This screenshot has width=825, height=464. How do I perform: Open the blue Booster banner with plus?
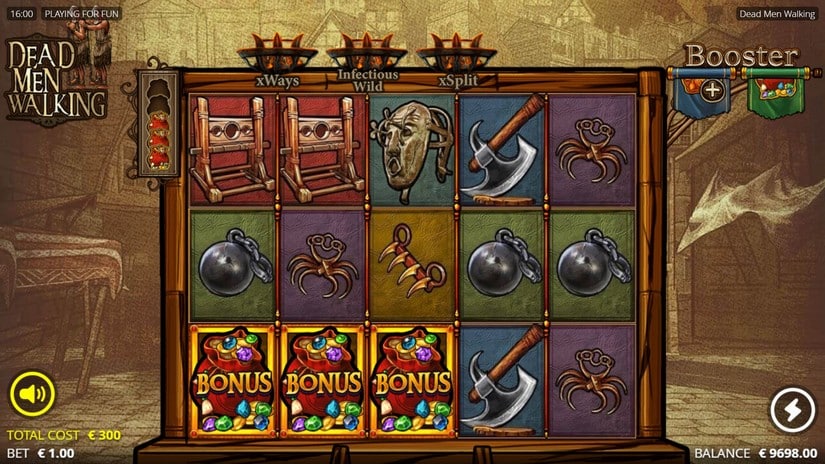712,91
